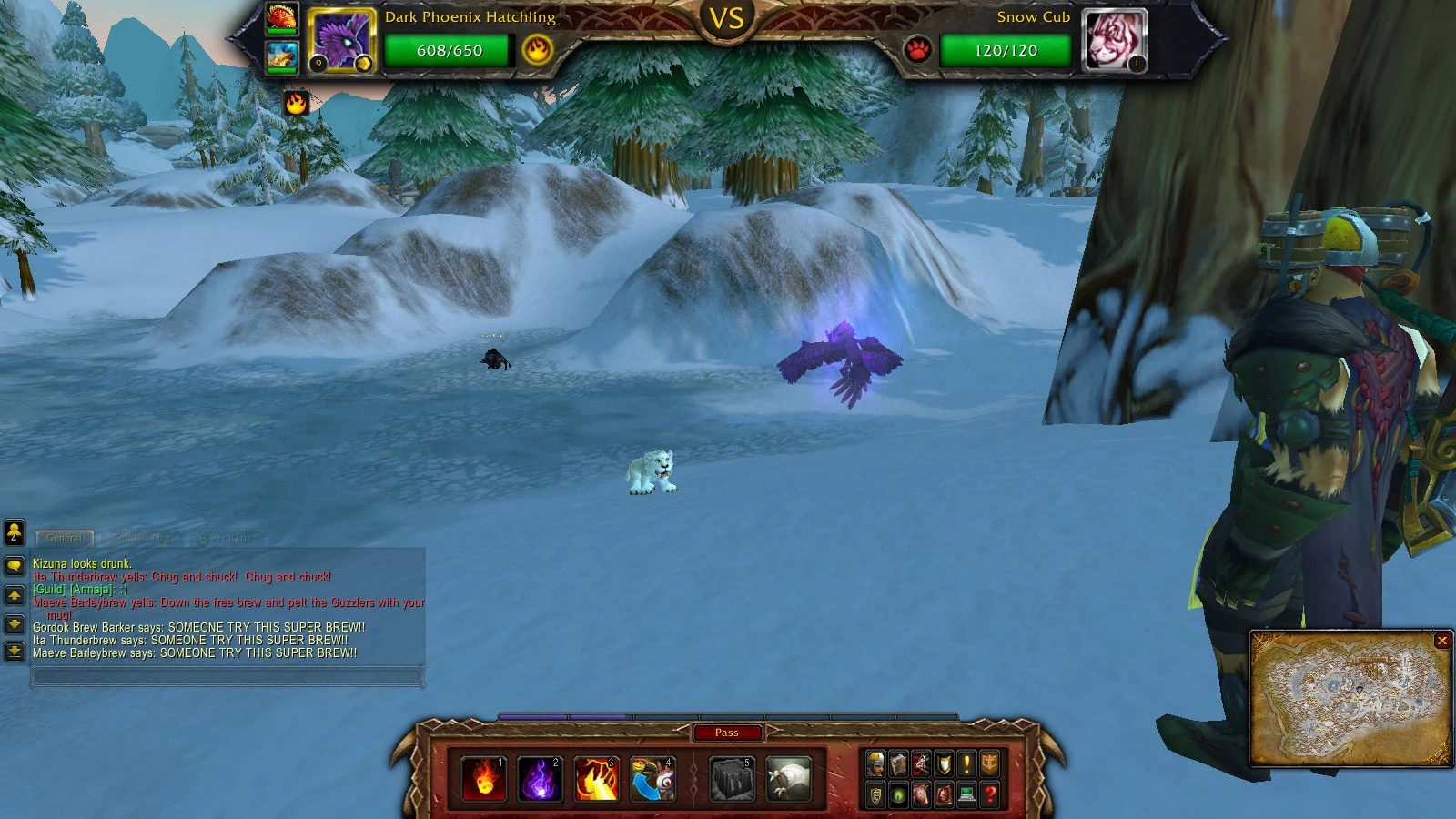Screen dimensions: 1456x819
Task: Open the Quest Log exclamation icon
Action: pyautogui.click(x=966, y=763)
